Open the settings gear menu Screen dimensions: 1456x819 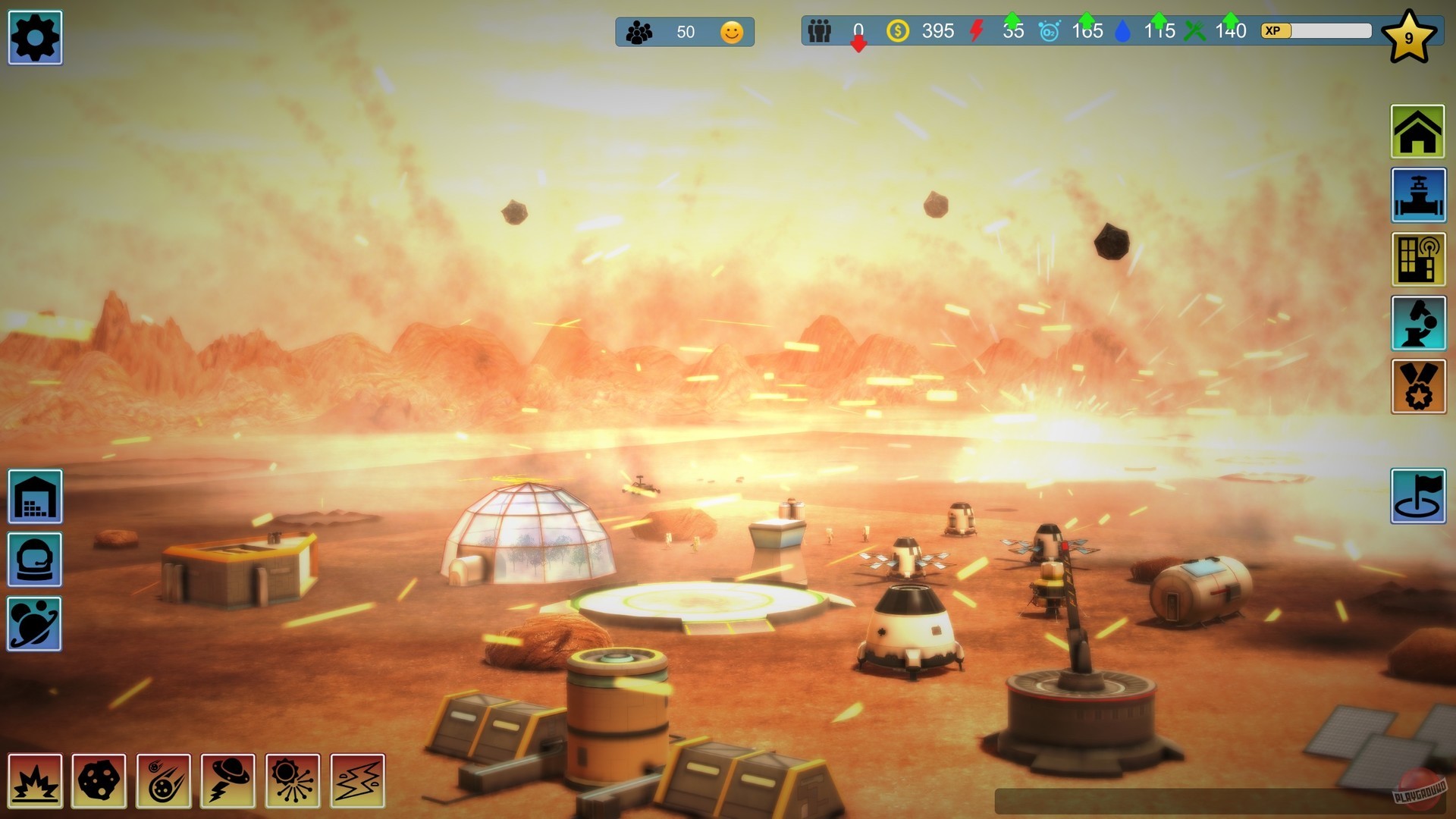click(x=34, y=36)
